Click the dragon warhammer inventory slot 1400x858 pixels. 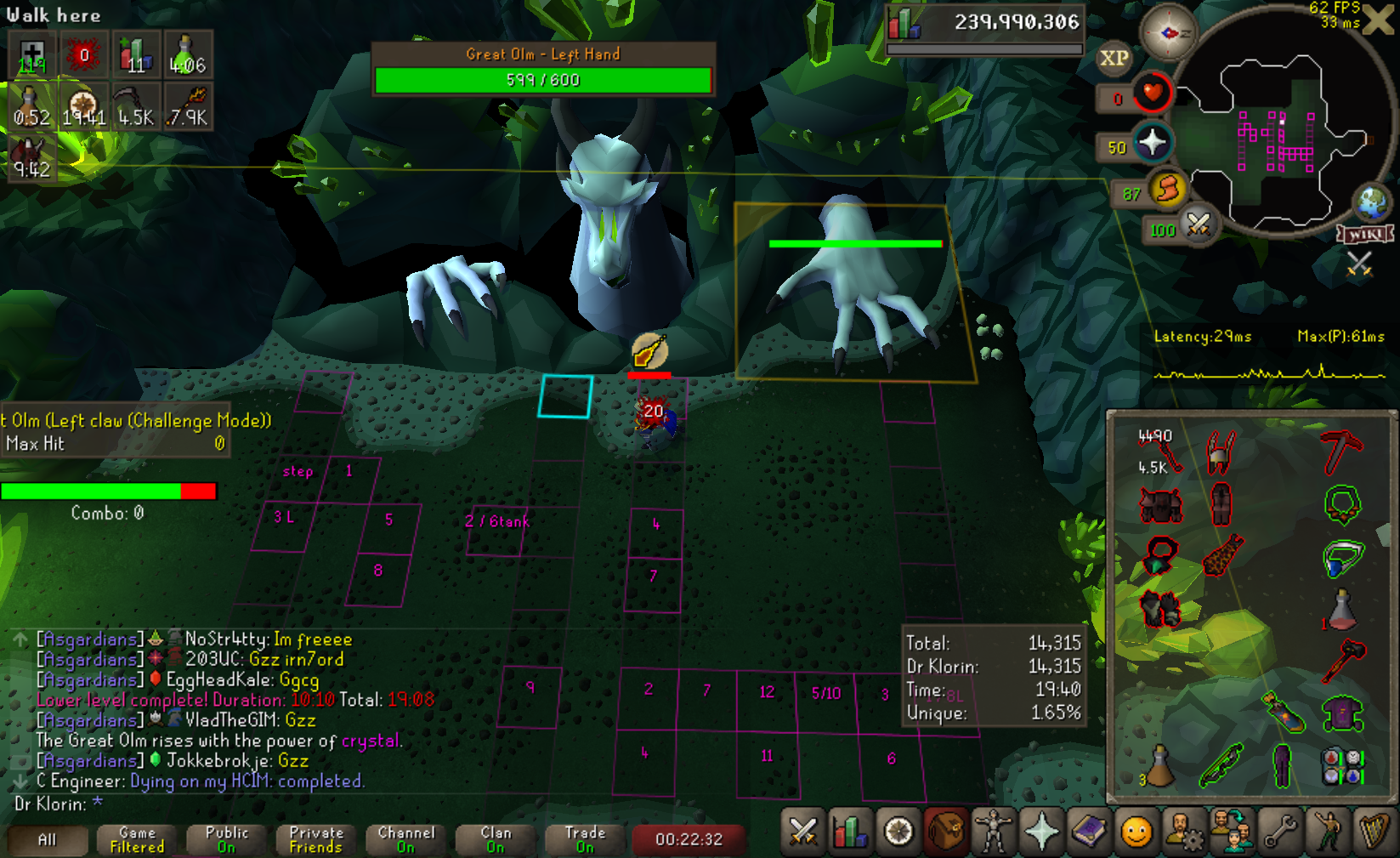coord(1343,660)
